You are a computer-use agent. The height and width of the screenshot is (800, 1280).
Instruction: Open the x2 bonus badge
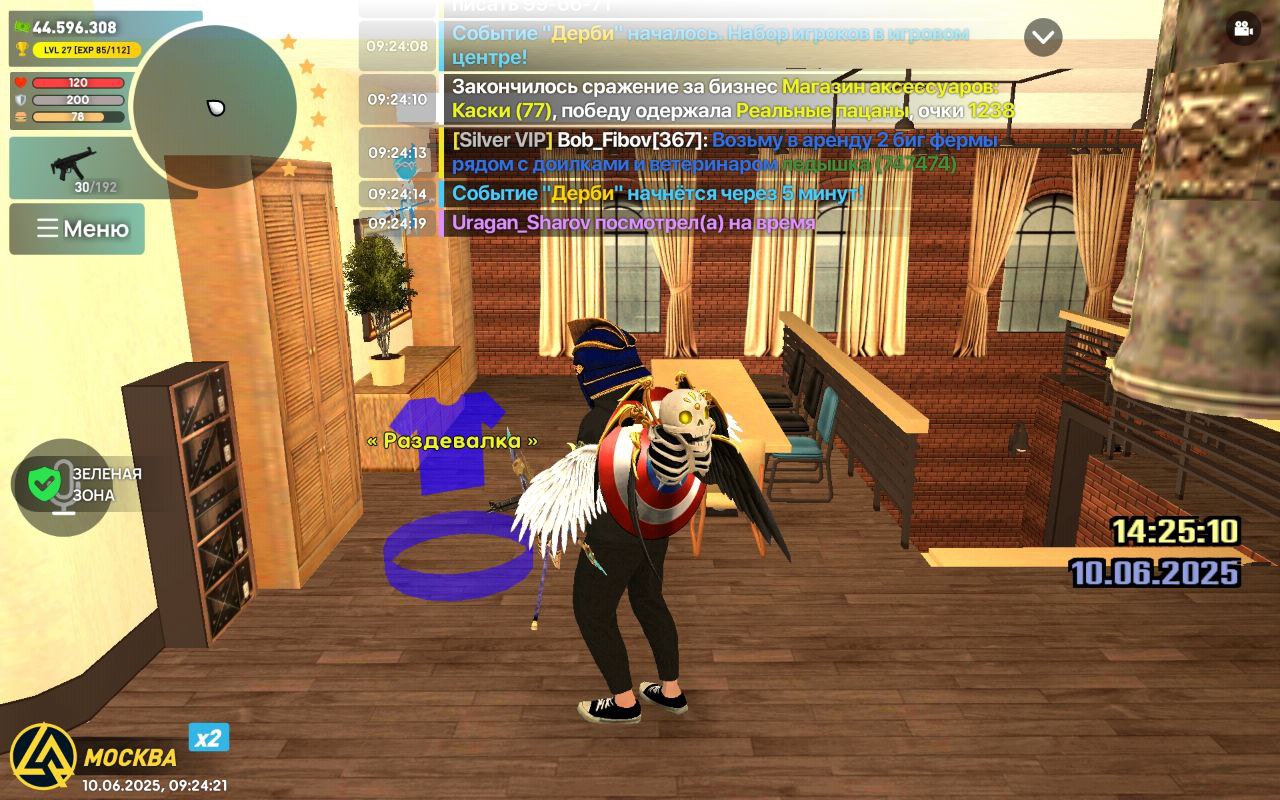tap(209, 738)
